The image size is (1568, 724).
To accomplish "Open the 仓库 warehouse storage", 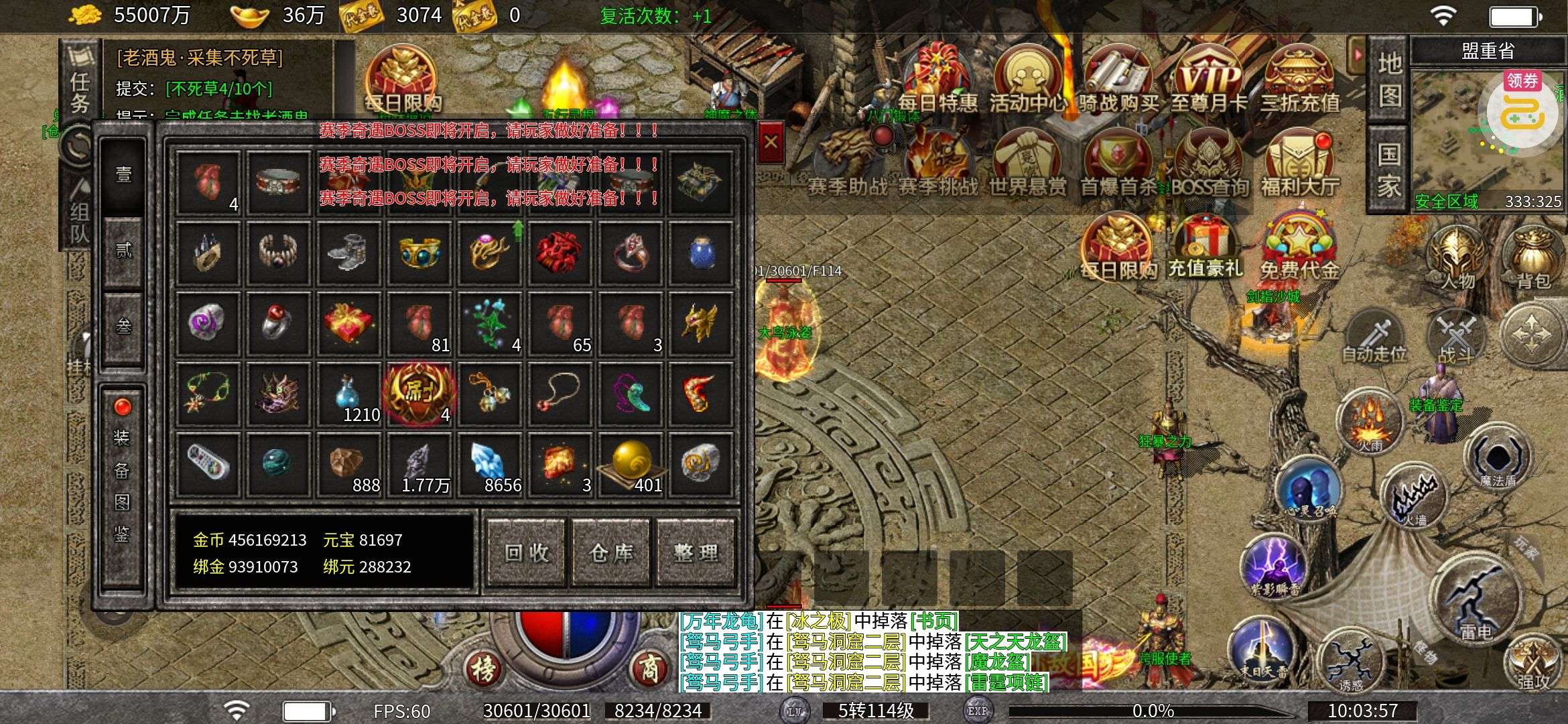I will pyautogui.click(x=611, y=552).
